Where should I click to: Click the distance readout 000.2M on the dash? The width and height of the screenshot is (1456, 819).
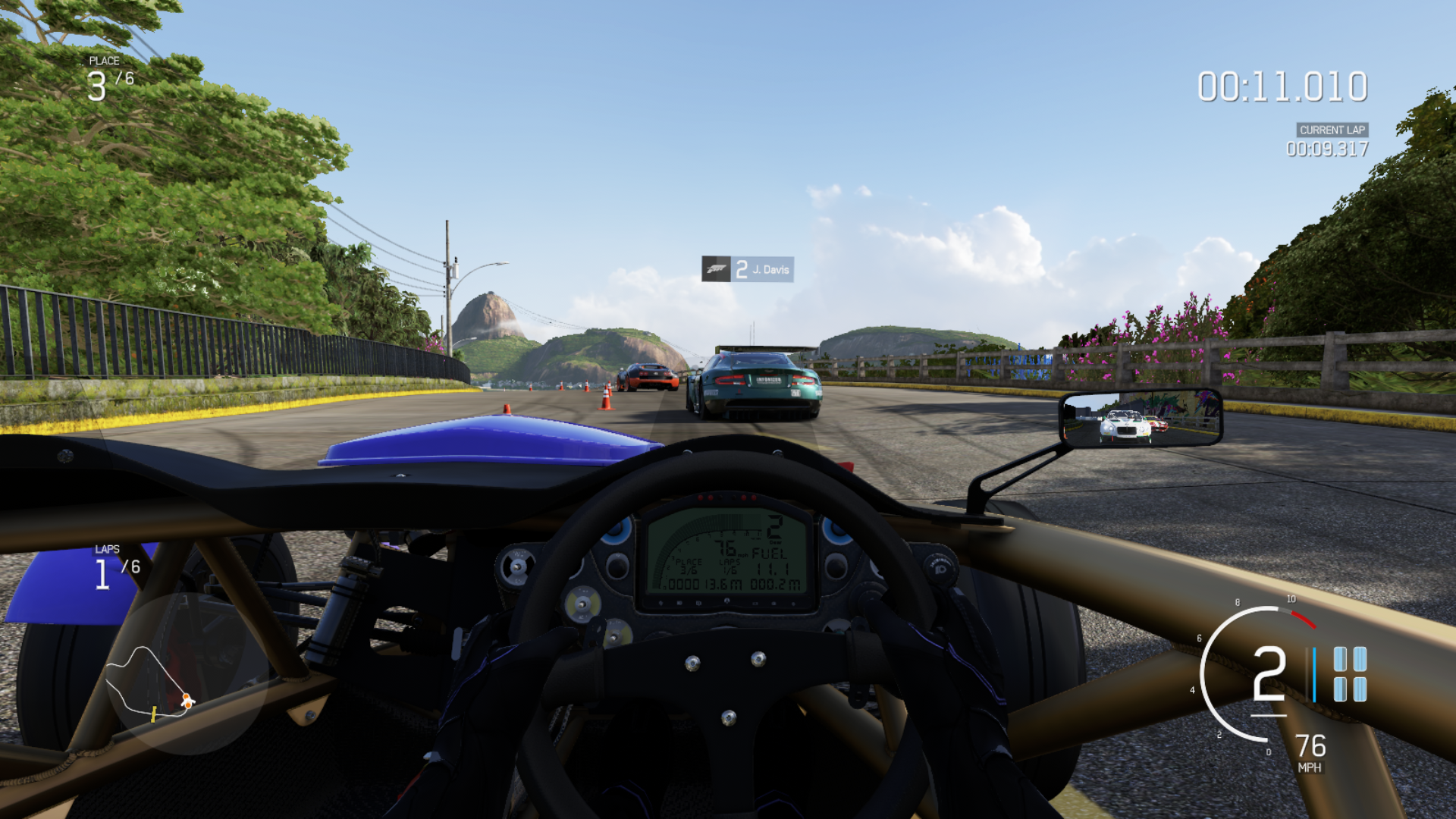[x=776, y=584]
